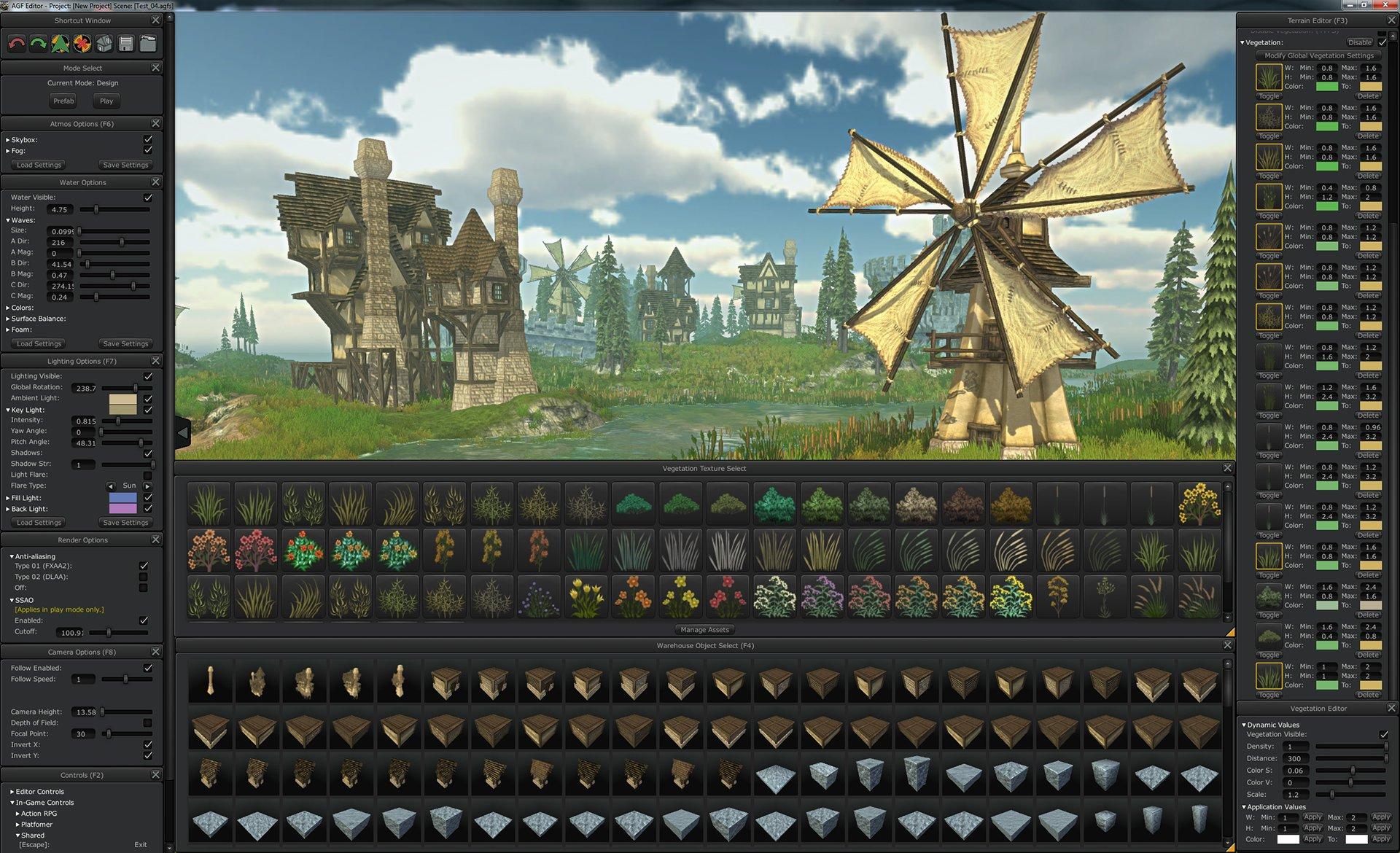Click the red undo arrow icon
The image size is (1400, 853).
tap(16, 44)
